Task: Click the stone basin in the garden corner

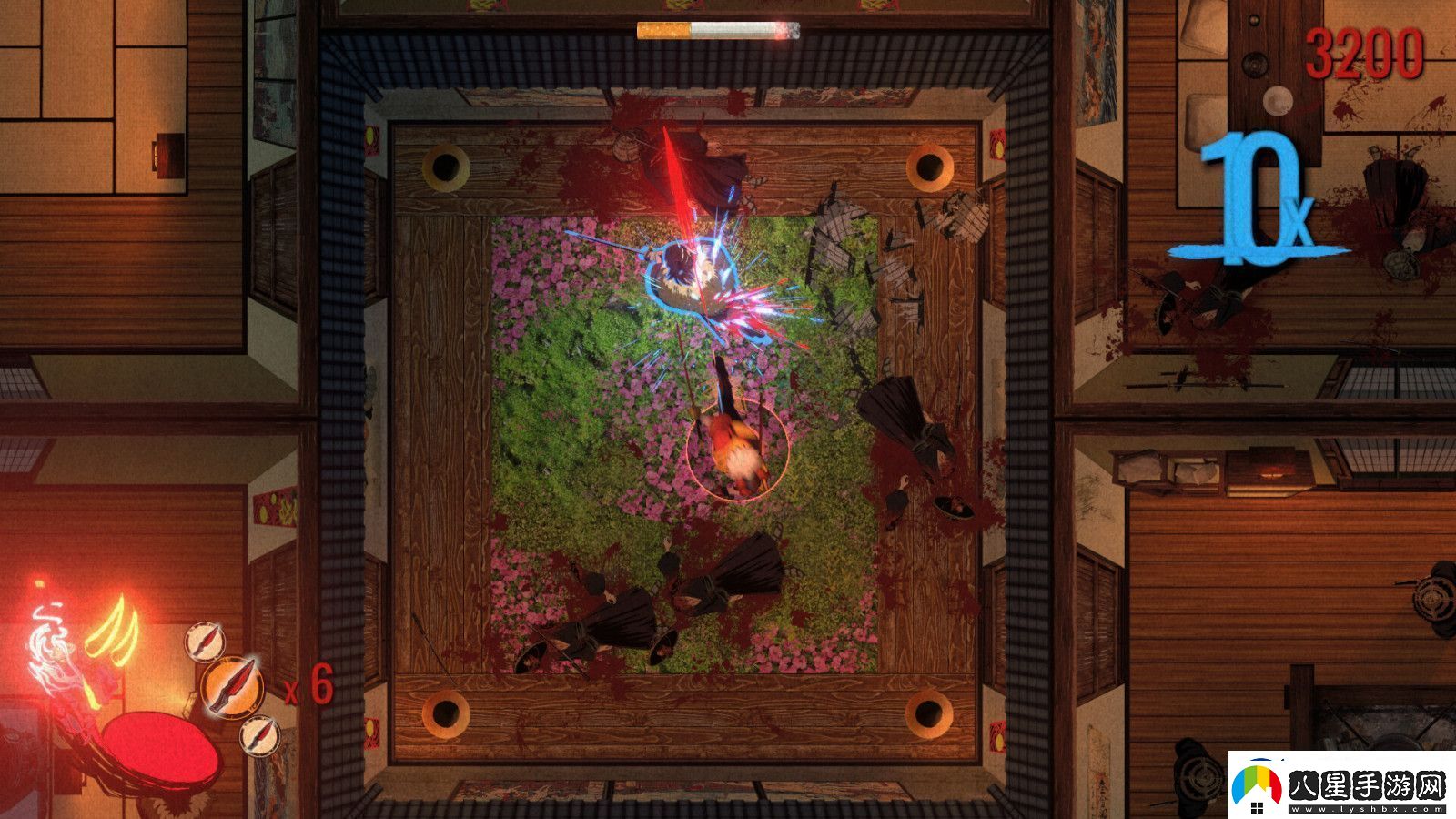Action: click(x=445, y=169)
